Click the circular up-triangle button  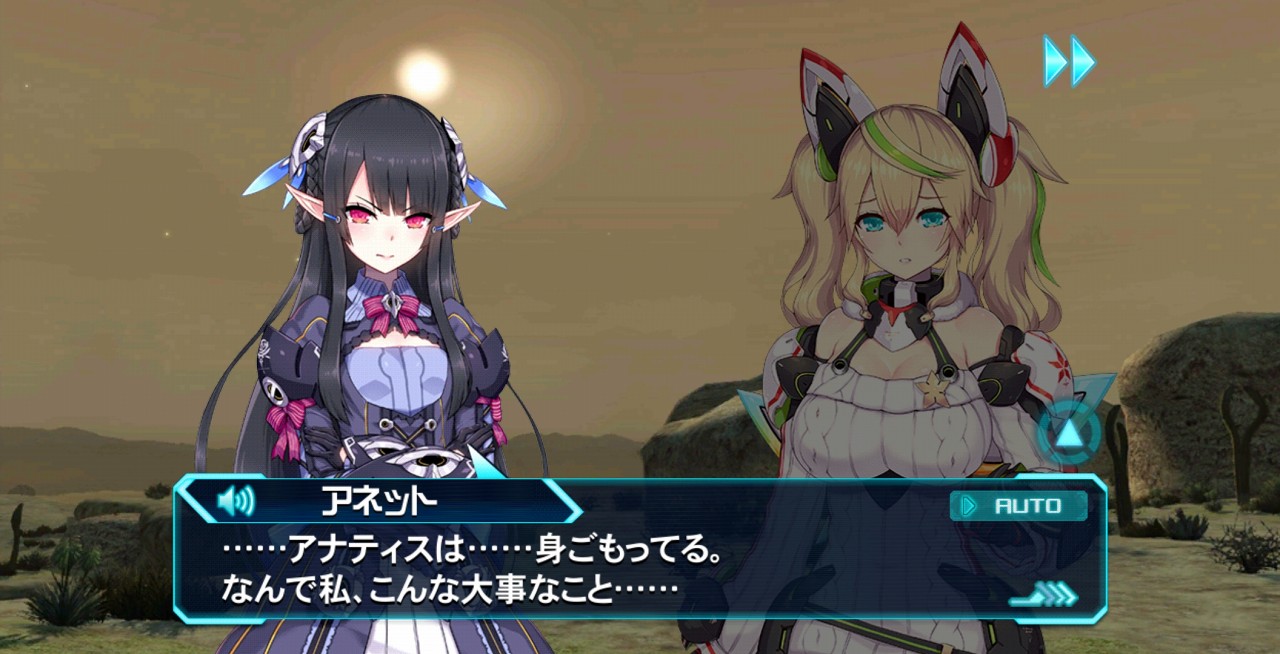1069,433
